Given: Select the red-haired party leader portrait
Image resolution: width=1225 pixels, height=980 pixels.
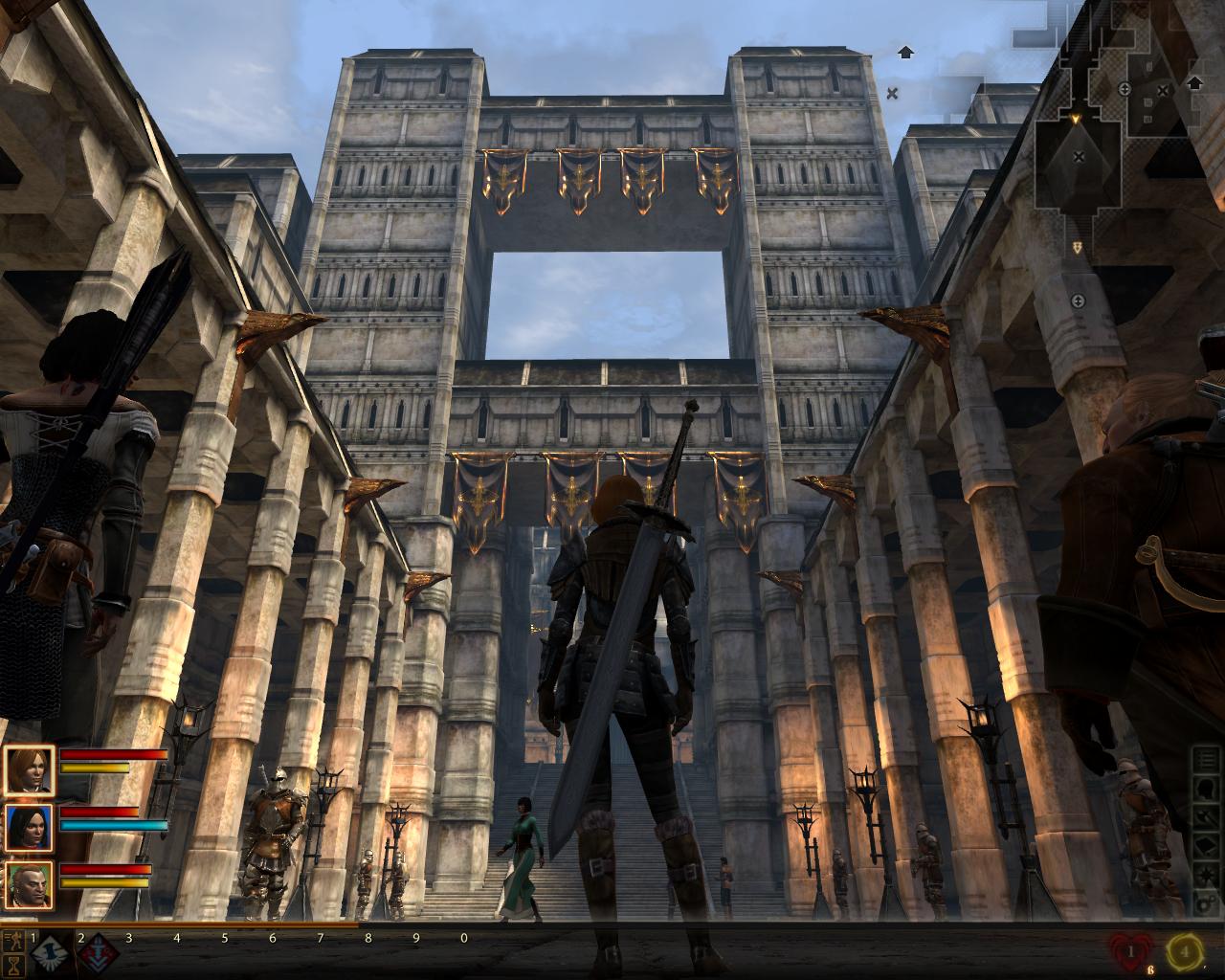Looking at the screenshot, I should 29,769.
